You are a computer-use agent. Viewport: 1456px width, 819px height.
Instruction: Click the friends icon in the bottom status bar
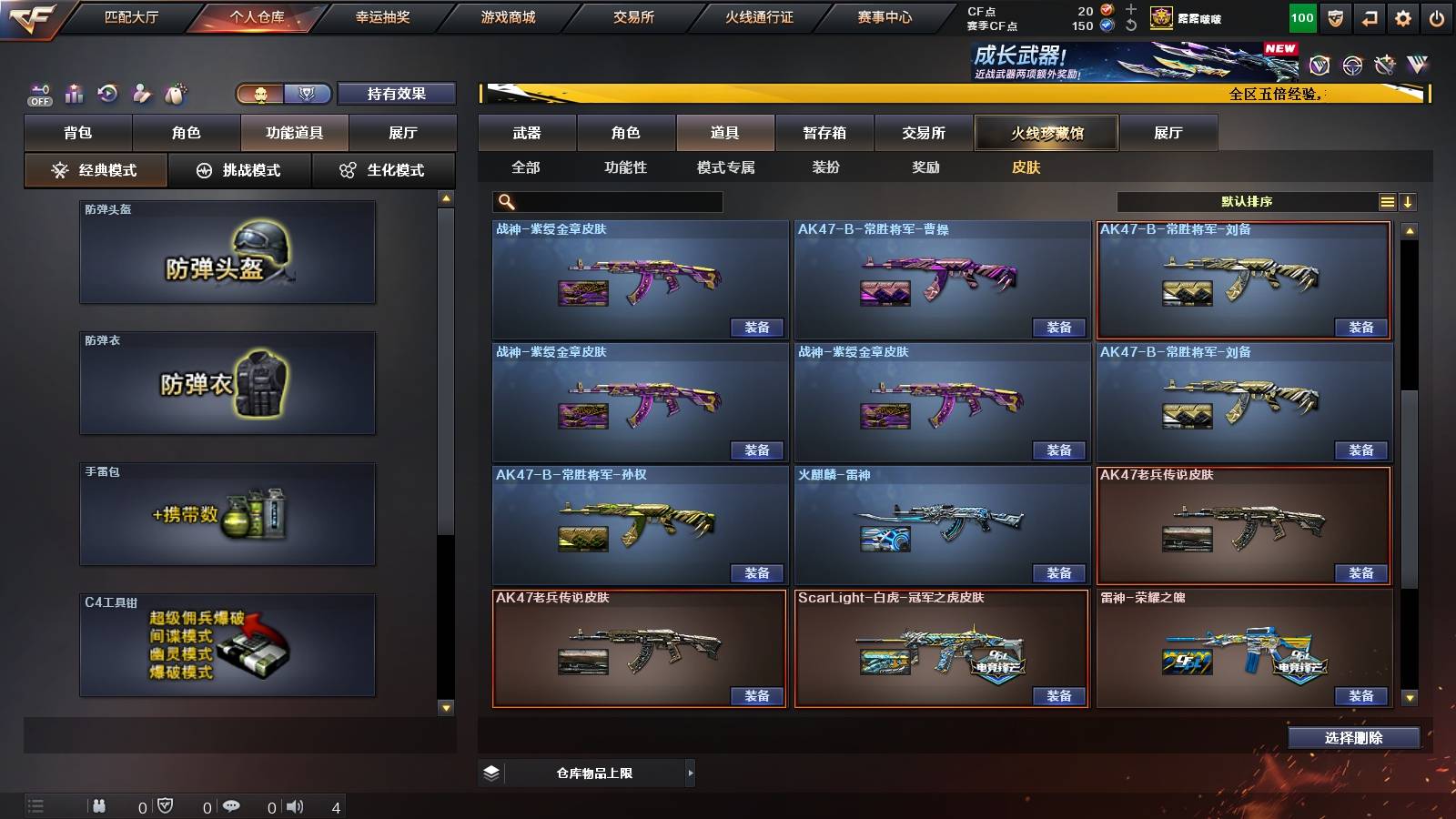click(x=100, y=806)
